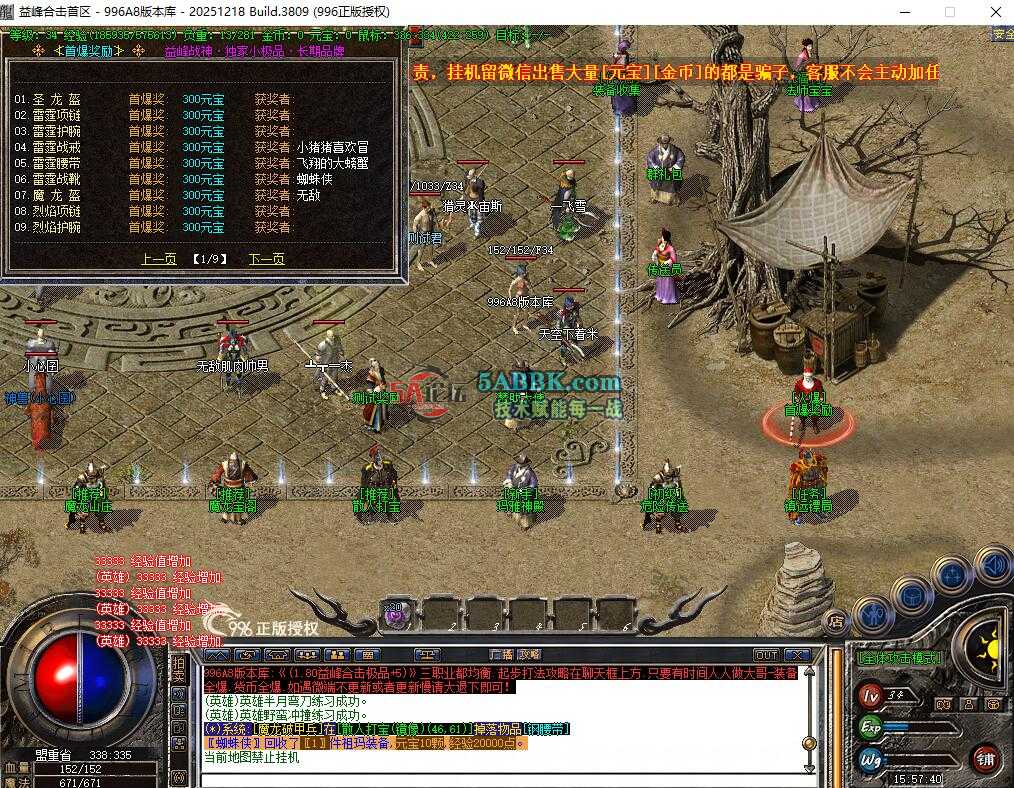Close the chat panel with X button

click(x=796, y=655)
